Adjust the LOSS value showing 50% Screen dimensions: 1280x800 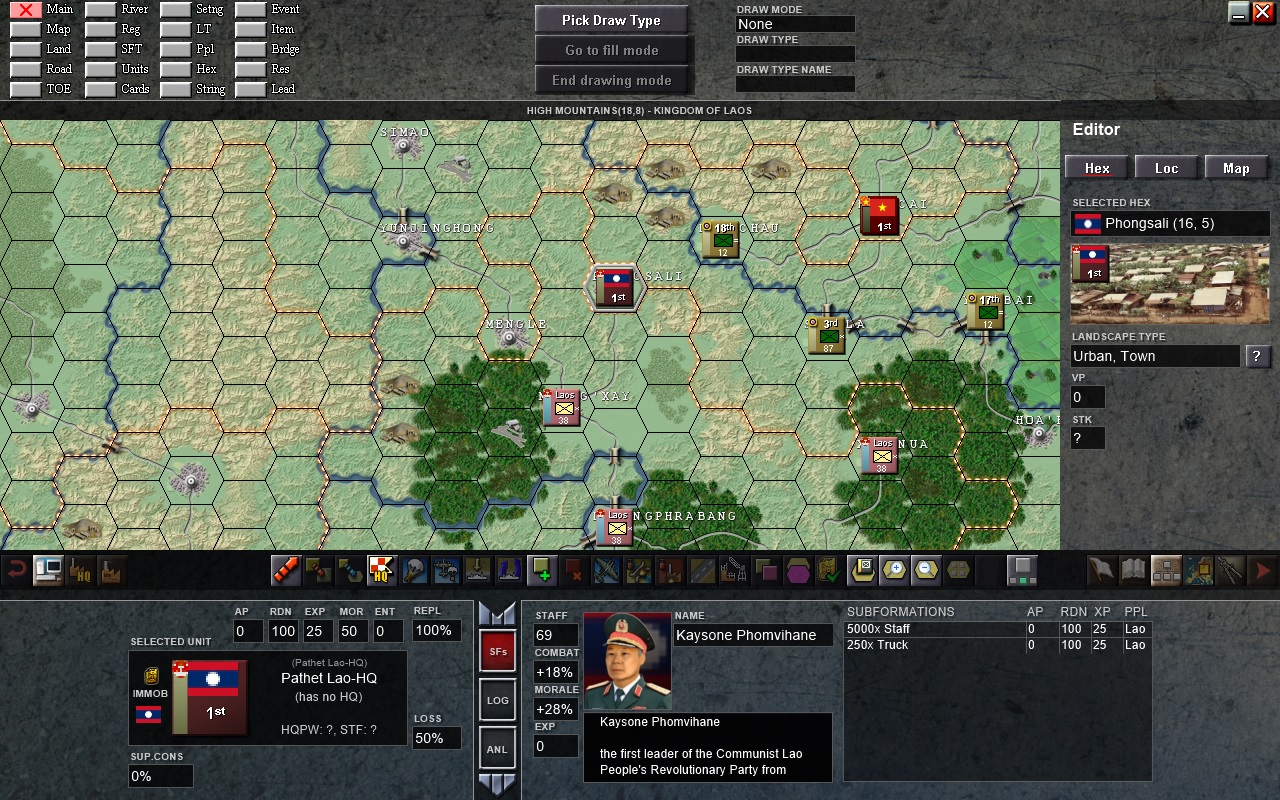tap(436, 740)
